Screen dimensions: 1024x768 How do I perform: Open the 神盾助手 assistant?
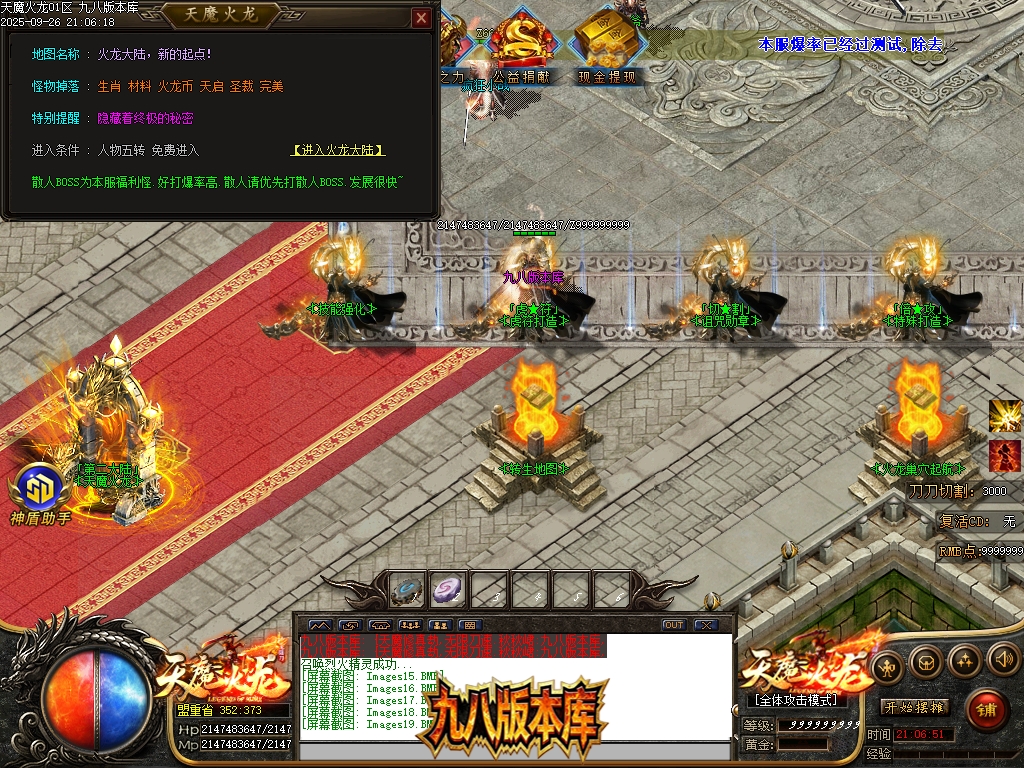[39, 490]
